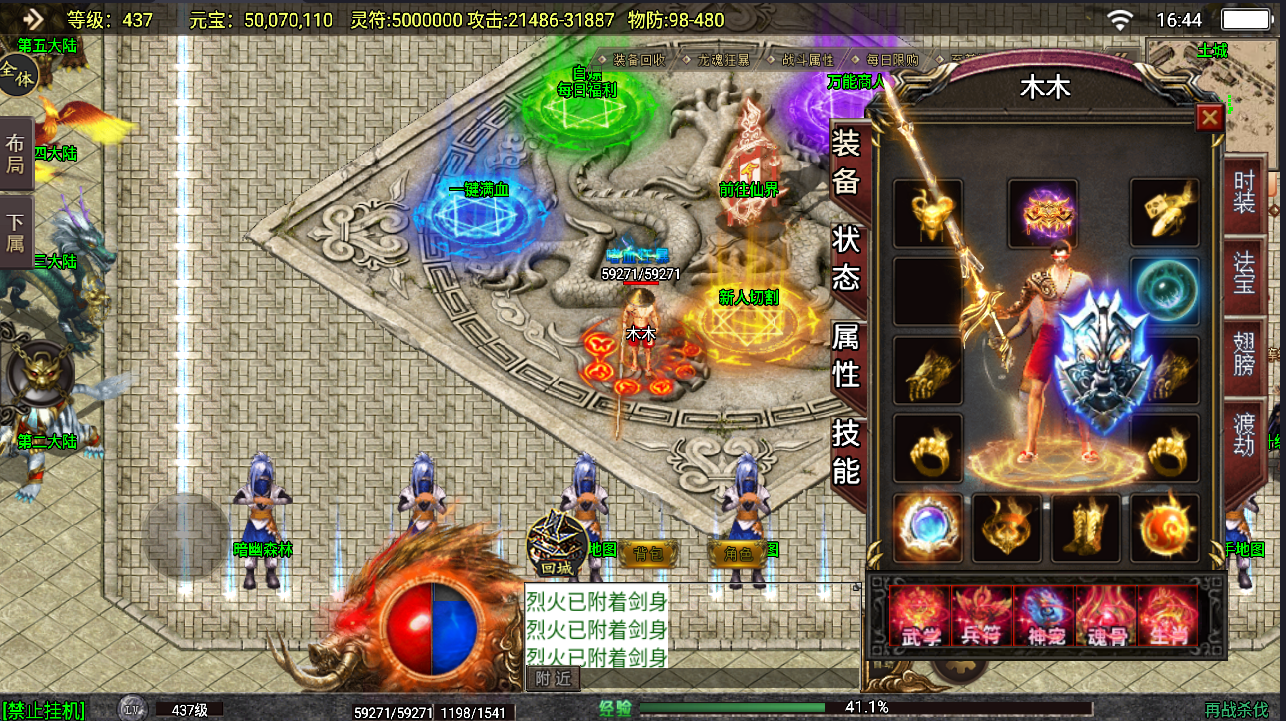Select the purple helmet equipment slot
The image size is (1286, 721).
[x=1043, y=212]
